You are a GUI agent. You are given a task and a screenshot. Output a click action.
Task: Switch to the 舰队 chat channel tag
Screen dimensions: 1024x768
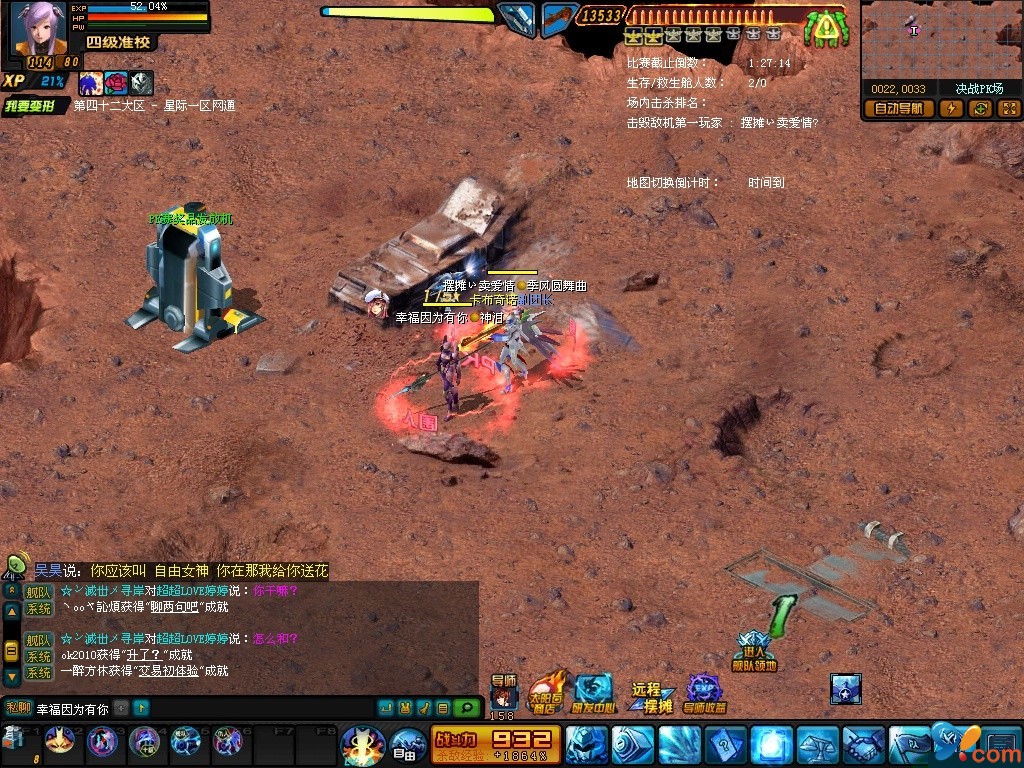39,592
